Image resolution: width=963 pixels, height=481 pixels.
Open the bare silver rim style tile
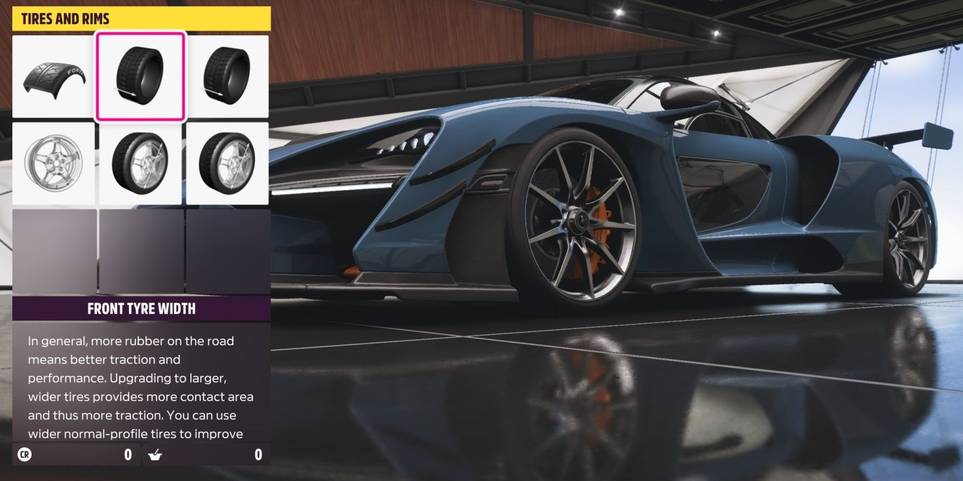pyautogui.click(x=54, y=163)
